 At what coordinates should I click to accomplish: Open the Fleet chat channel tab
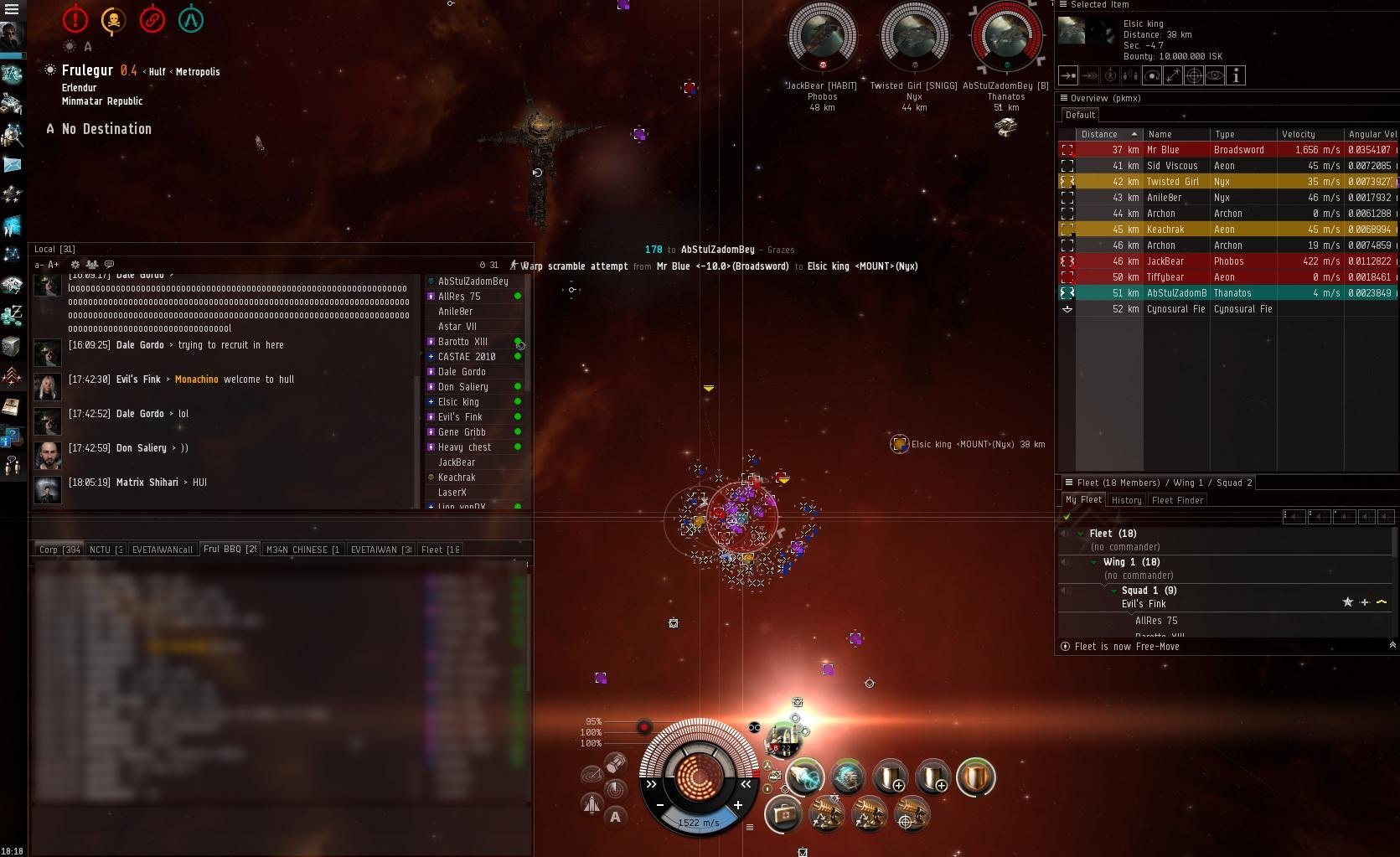pos(439,550)
